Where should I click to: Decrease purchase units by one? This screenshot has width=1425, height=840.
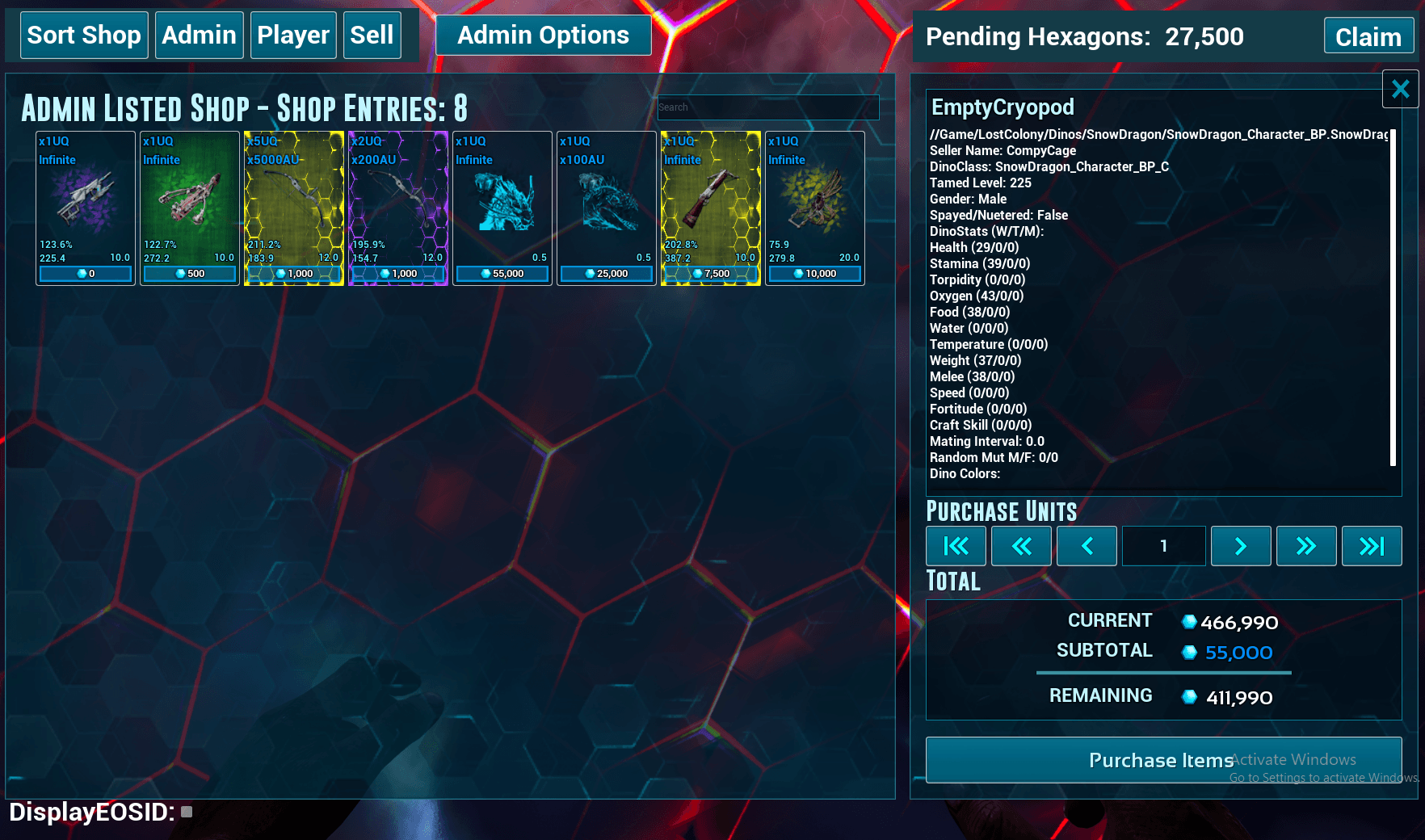click(1087, 547)
